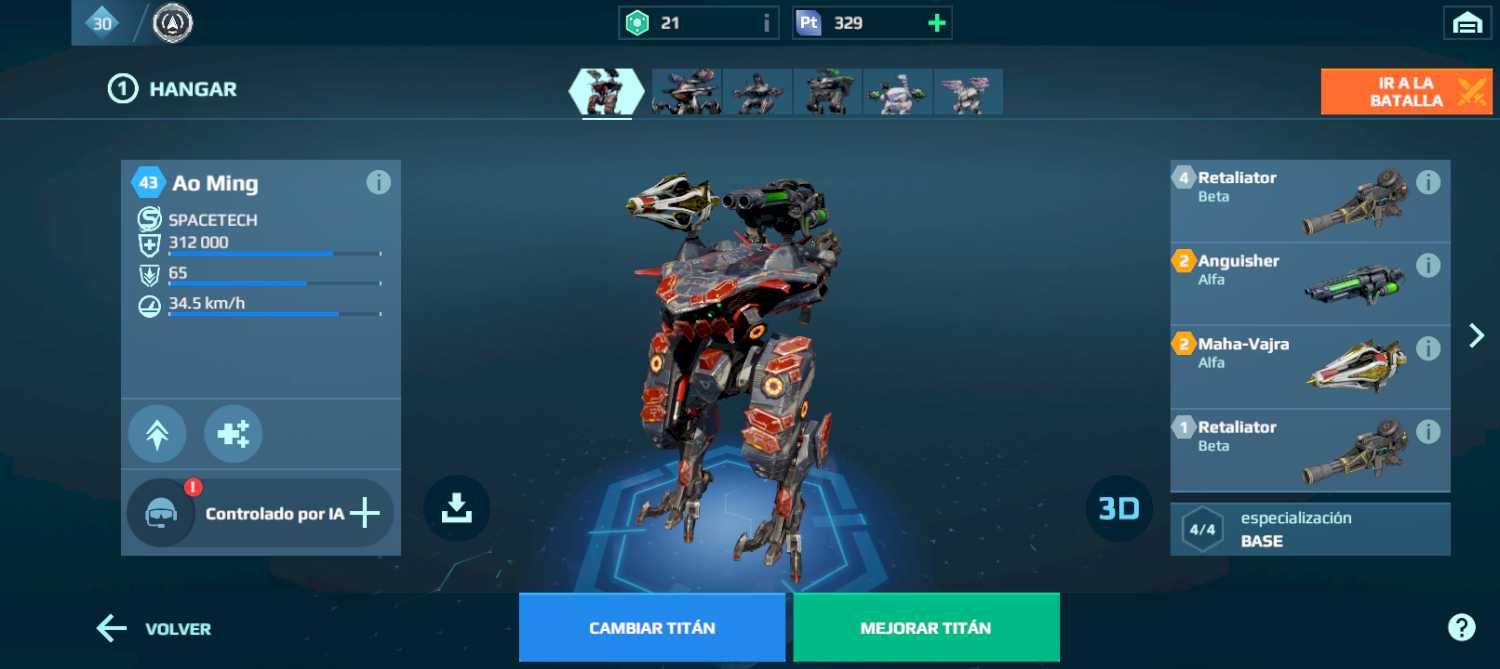
Task: Open the help question mark
Action: click(x=1461, y=627)
